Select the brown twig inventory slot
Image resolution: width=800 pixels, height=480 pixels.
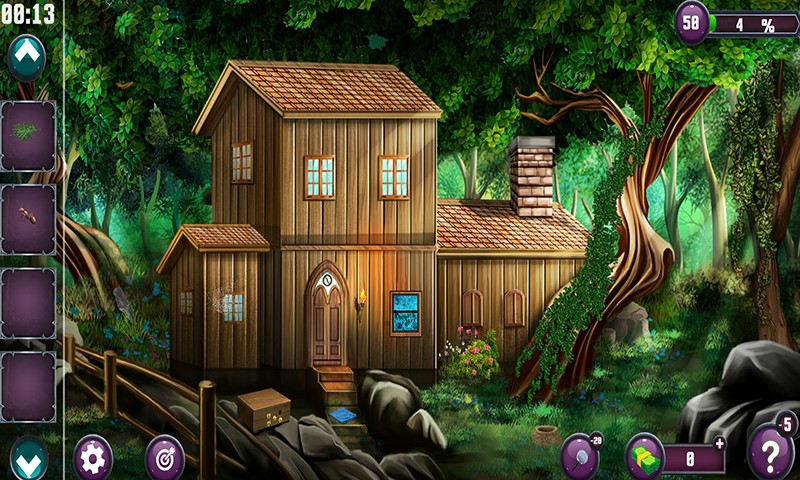[x=27, y=218]
